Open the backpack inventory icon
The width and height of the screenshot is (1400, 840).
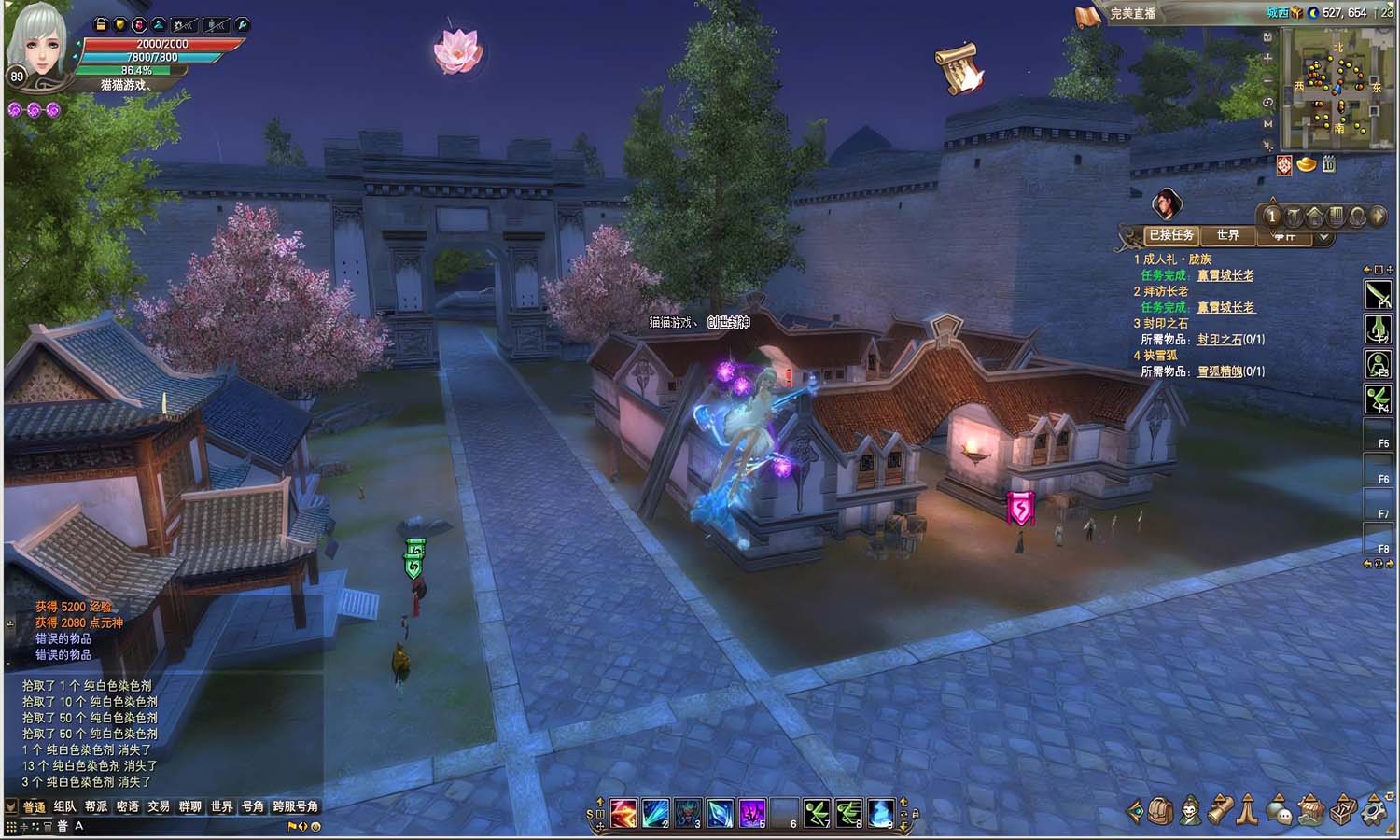click(x=1159, y=811)
